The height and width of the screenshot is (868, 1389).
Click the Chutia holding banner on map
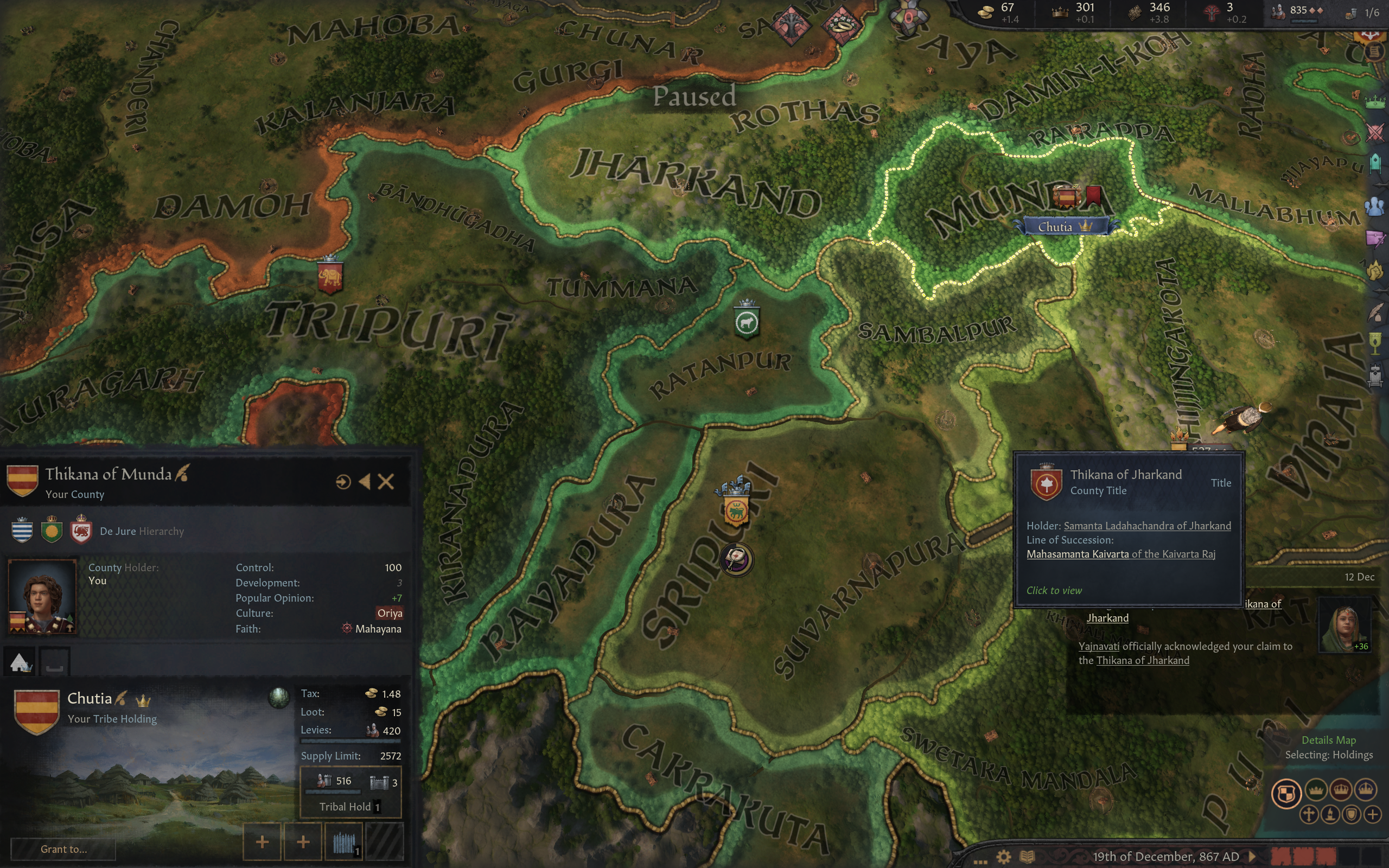pyautogui.click(x=1063, y=227)
